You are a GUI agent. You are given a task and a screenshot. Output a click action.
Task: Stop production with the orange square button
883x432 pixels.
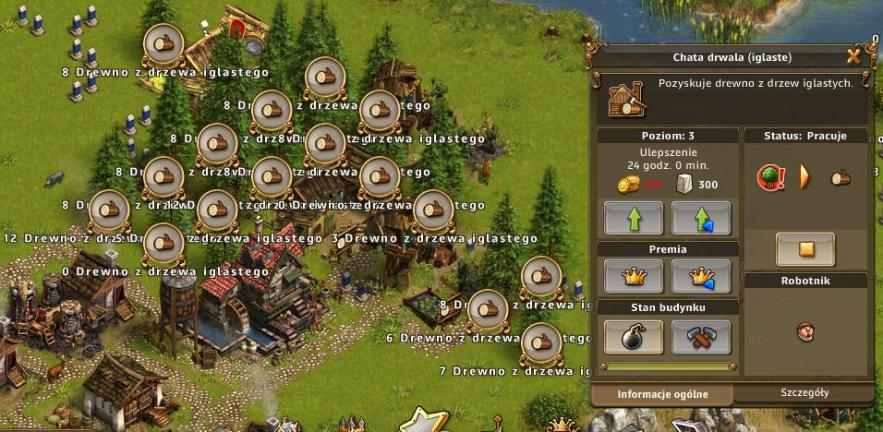tap(805, 248)
